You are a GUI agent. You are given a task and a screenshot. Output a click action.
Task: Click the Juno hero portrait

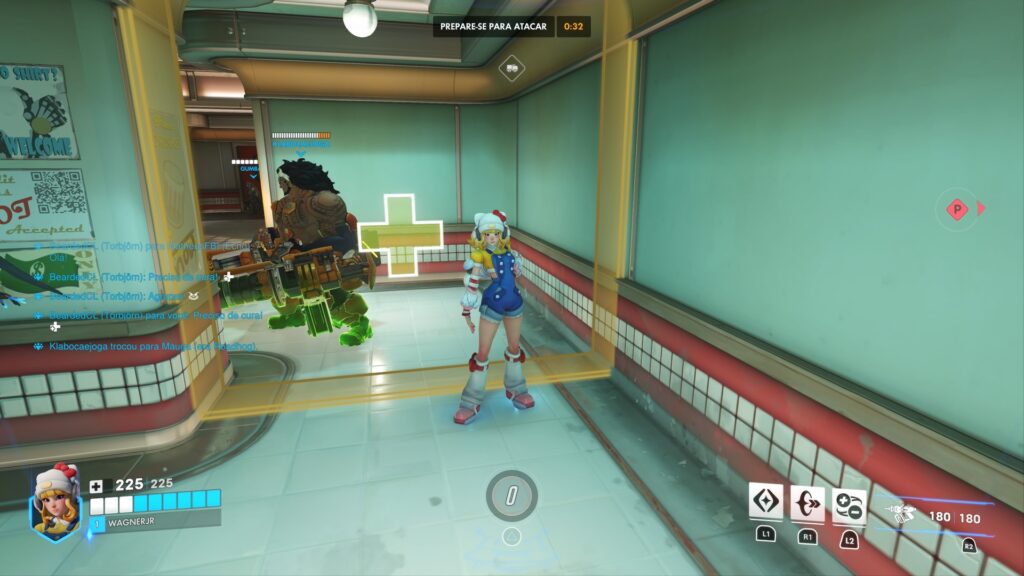[56, 505]
